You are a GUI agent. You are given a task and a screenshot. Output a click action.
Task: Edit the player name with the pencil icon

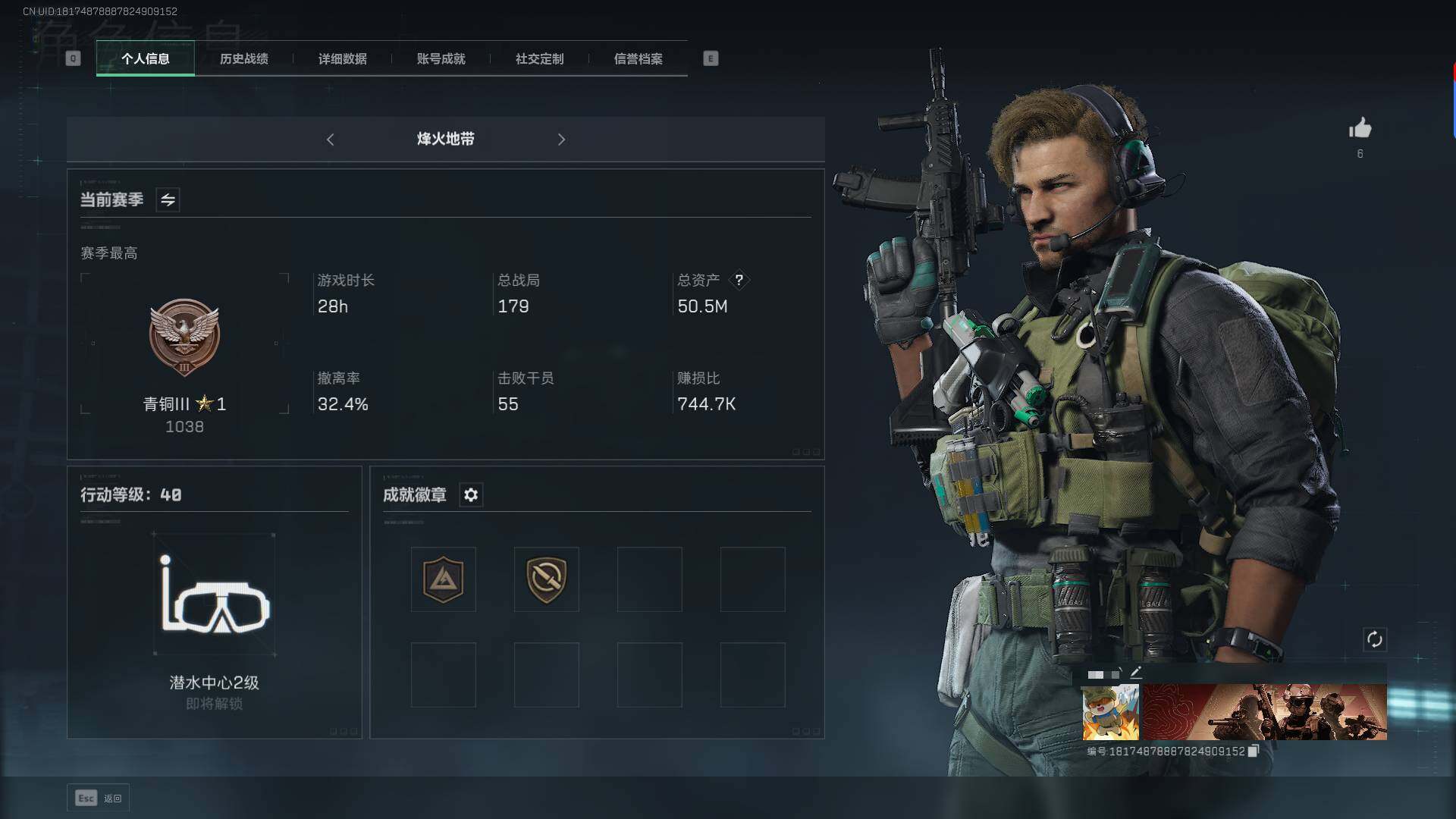[1136, 673]
